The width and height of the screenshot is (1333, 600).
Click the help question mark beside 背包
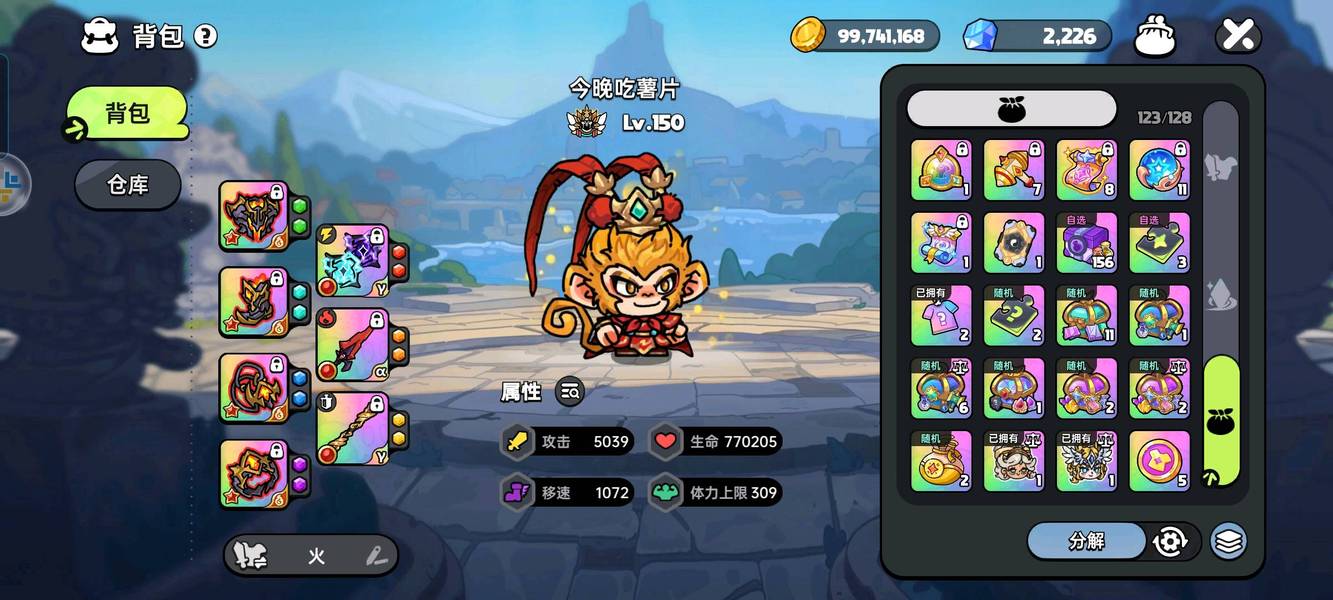coord(206,37)
